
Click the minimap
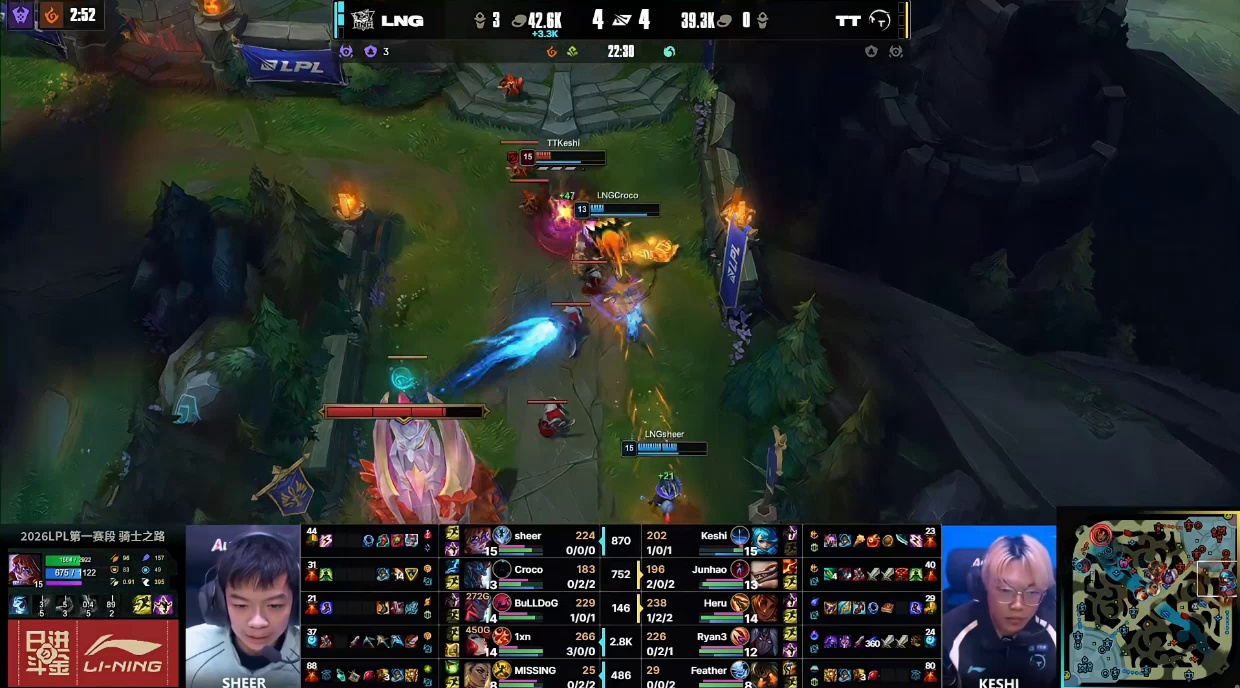coord(1149,599)
